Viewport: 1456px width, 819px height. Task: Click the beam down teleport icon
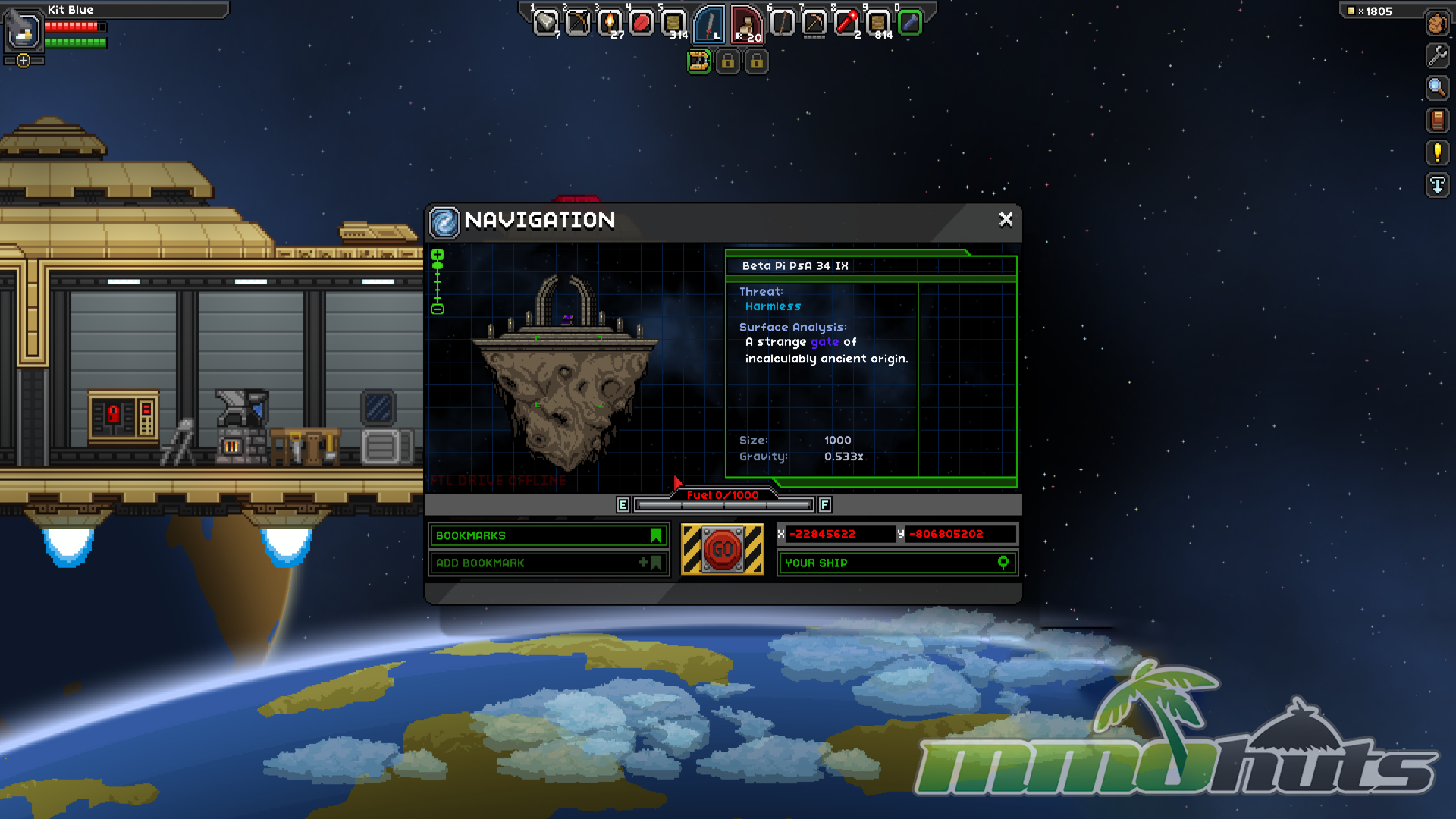click(1437, 186)
